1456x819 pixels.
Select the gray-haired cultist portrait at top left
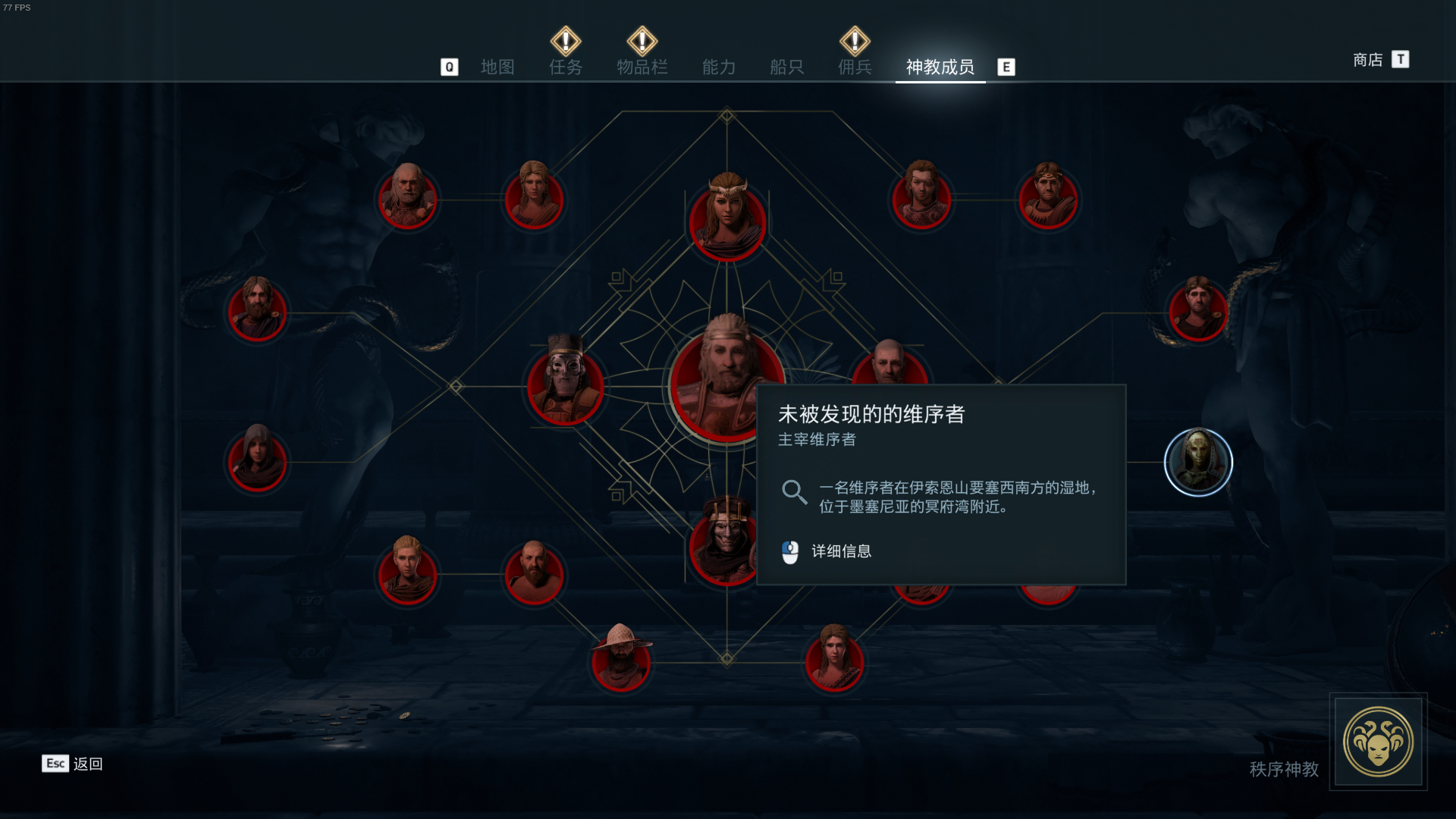[408, 199]
